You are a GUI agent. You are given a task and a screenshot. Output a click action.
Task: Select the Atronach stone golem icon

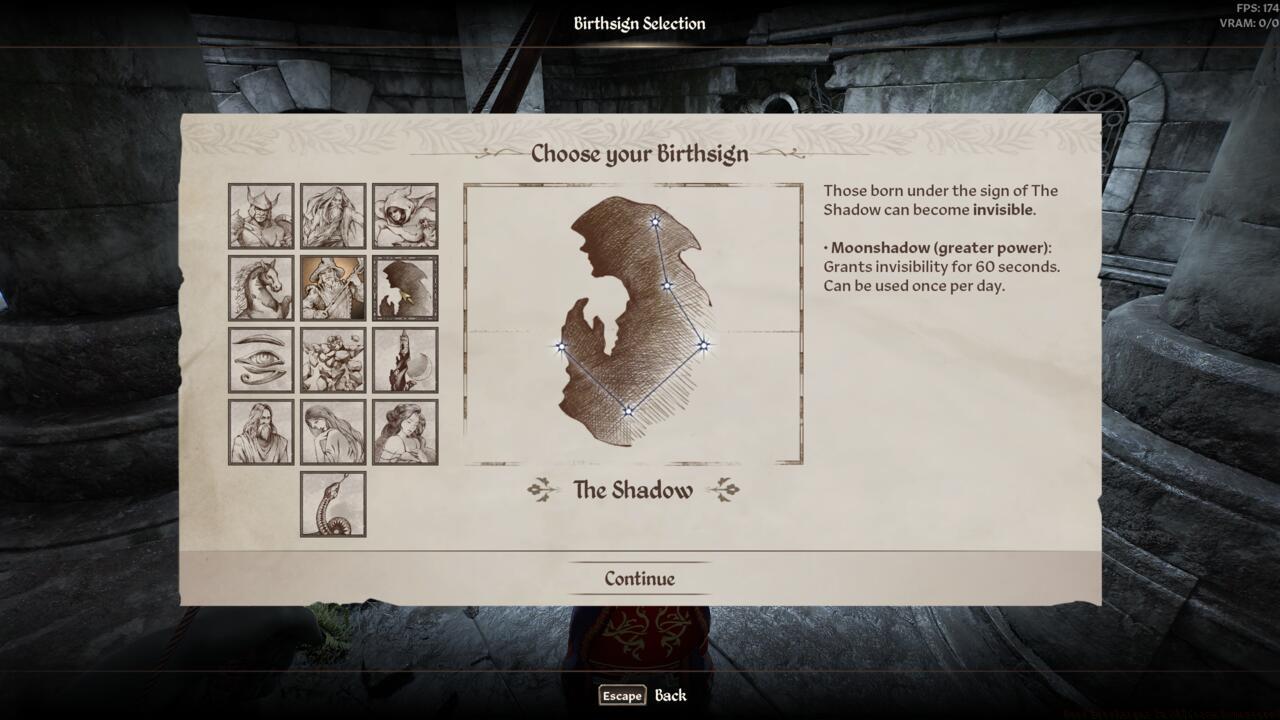(x=333, y=359)
